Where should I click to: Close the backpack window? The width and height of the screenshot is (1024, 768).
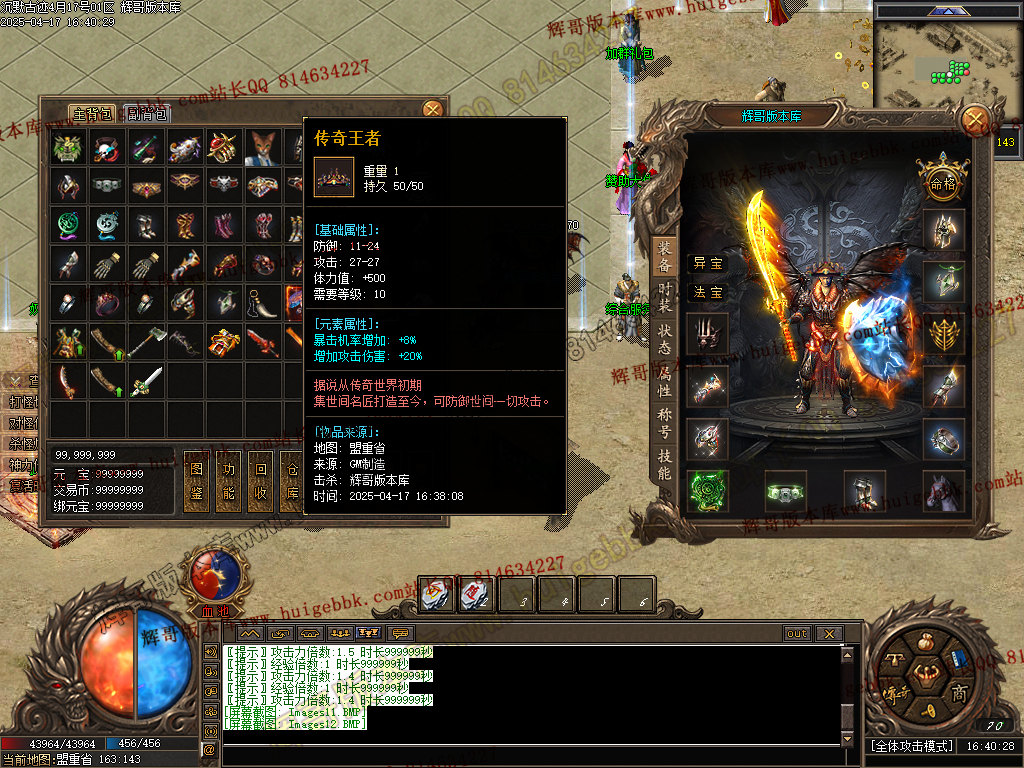[x=433, y=109]
